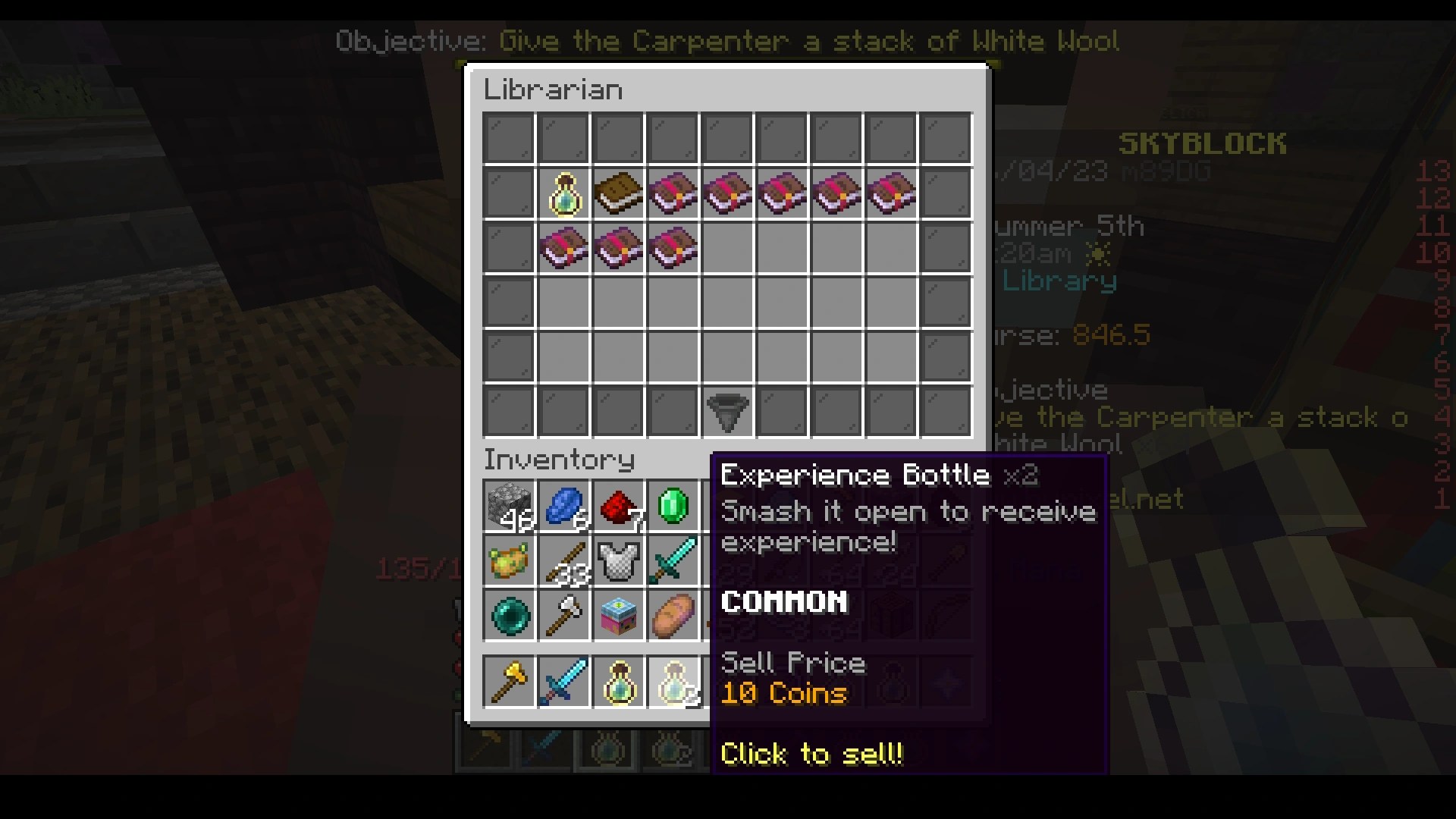The height and width of the screenshot is (819, 1456).
Task: Click the redstone dust stack
Action: coord(618,504)
